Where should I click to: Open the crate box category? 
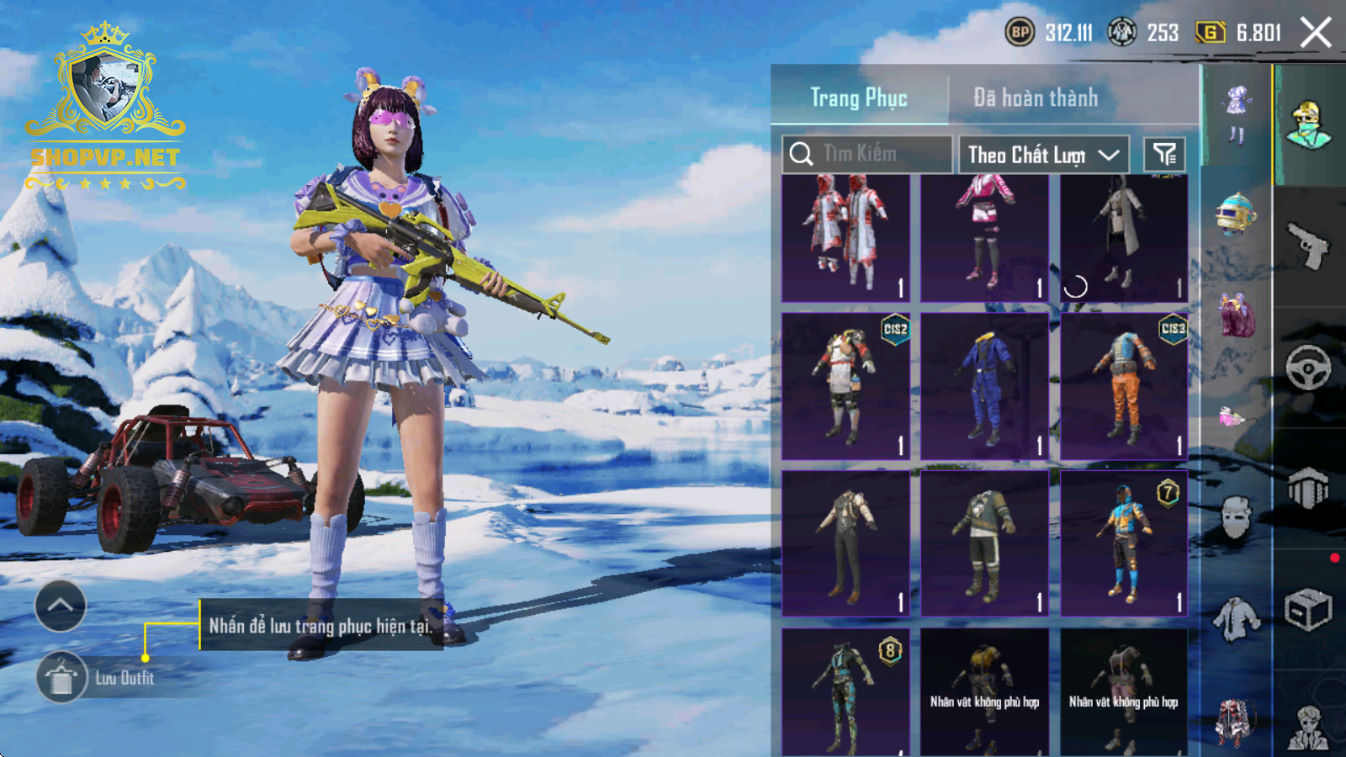click(1308, 608)
